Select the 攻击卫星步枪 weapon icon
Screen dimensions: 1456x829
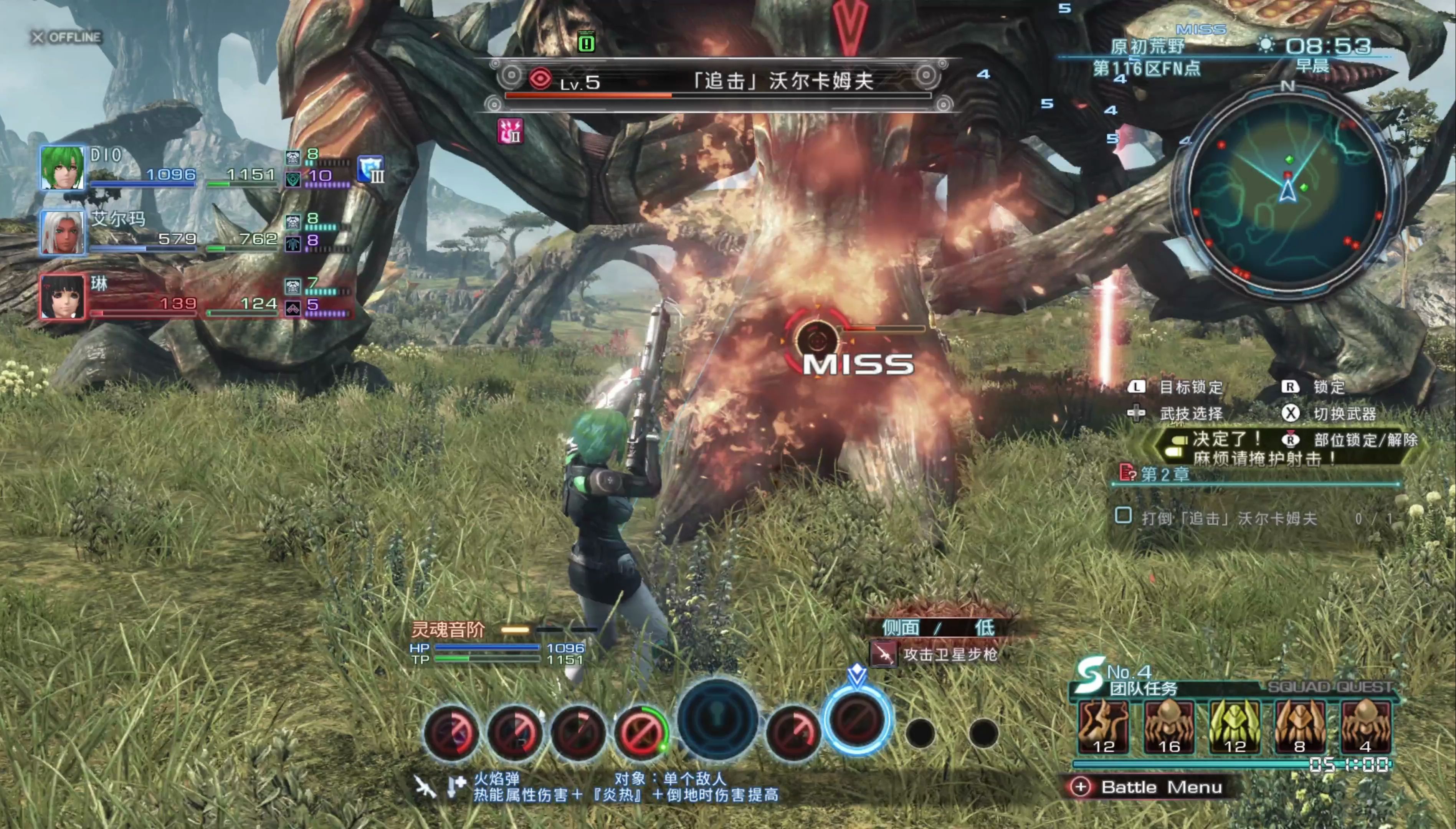(883, 654)
